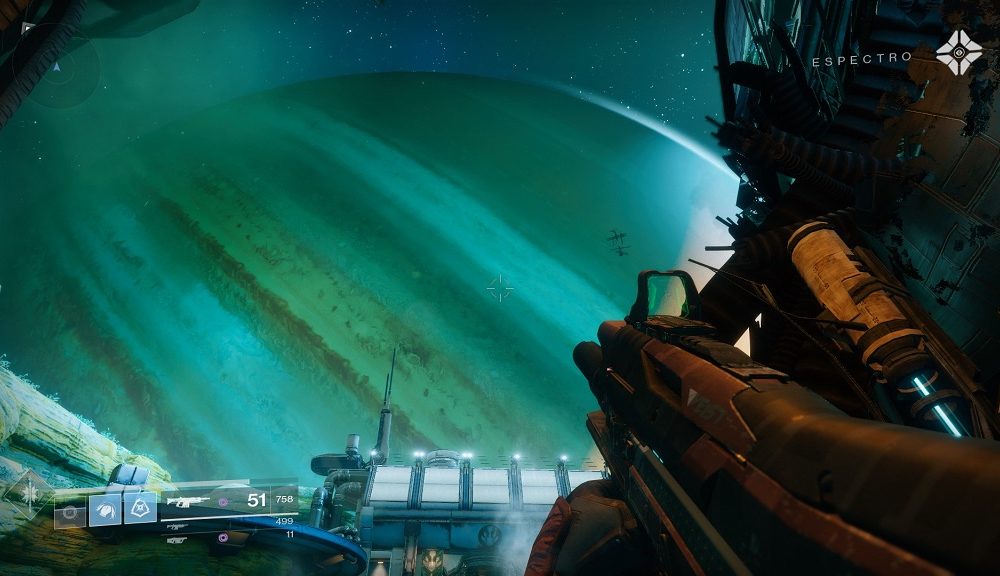This screenshot has width=1000, height=576.
Task: Switch to the second weapon in the list
Action: (178, 525)
